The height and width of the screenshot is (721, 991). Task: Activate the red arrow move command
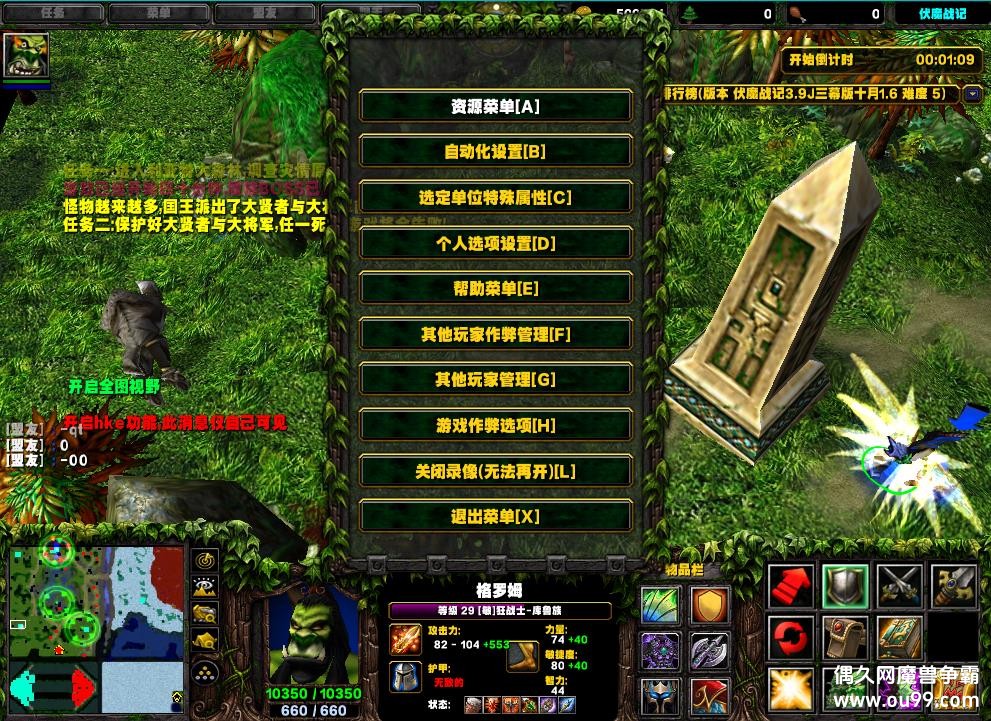tap(791, 586)
